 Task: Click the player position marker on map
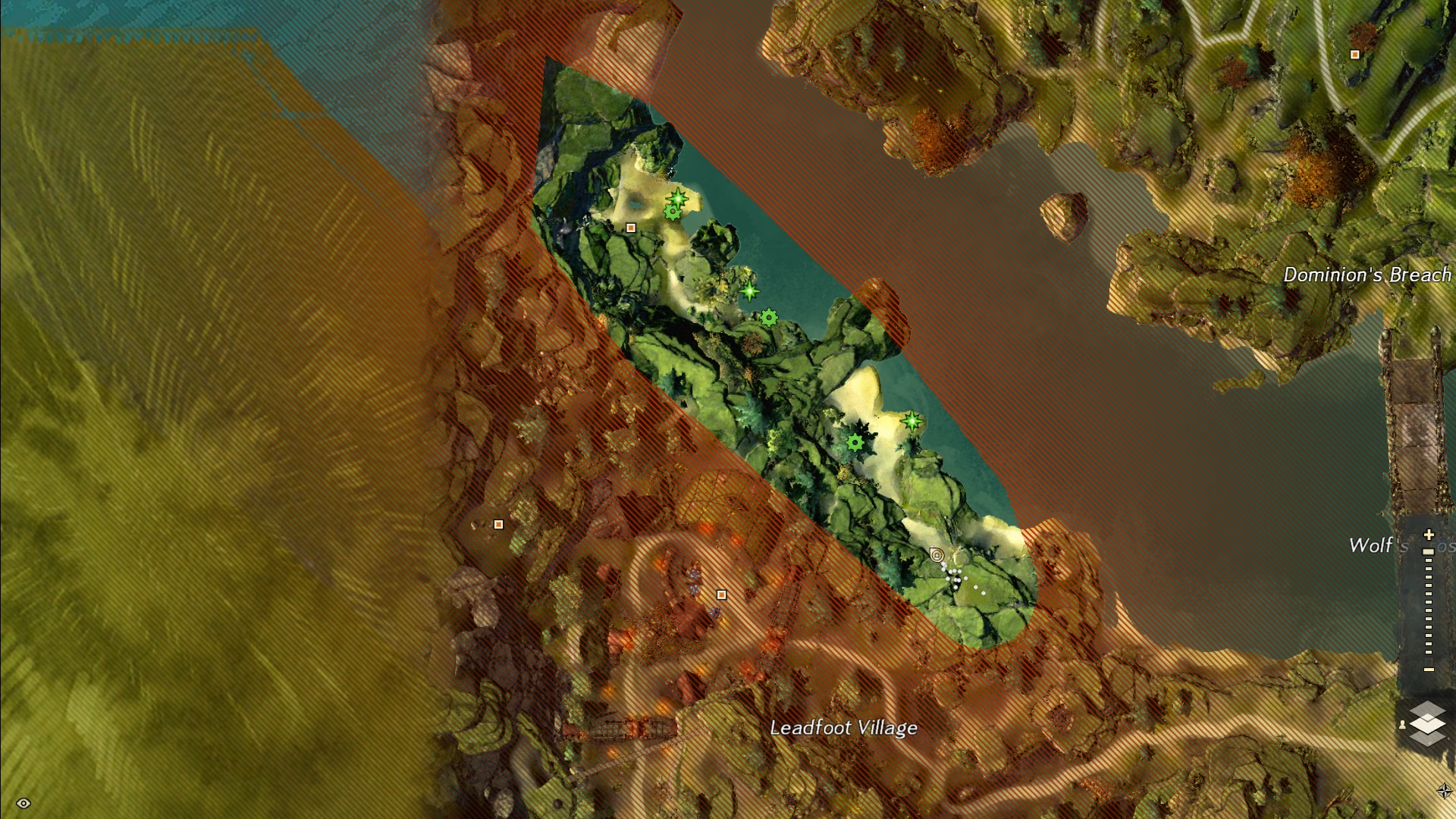[x=937, y=555]
